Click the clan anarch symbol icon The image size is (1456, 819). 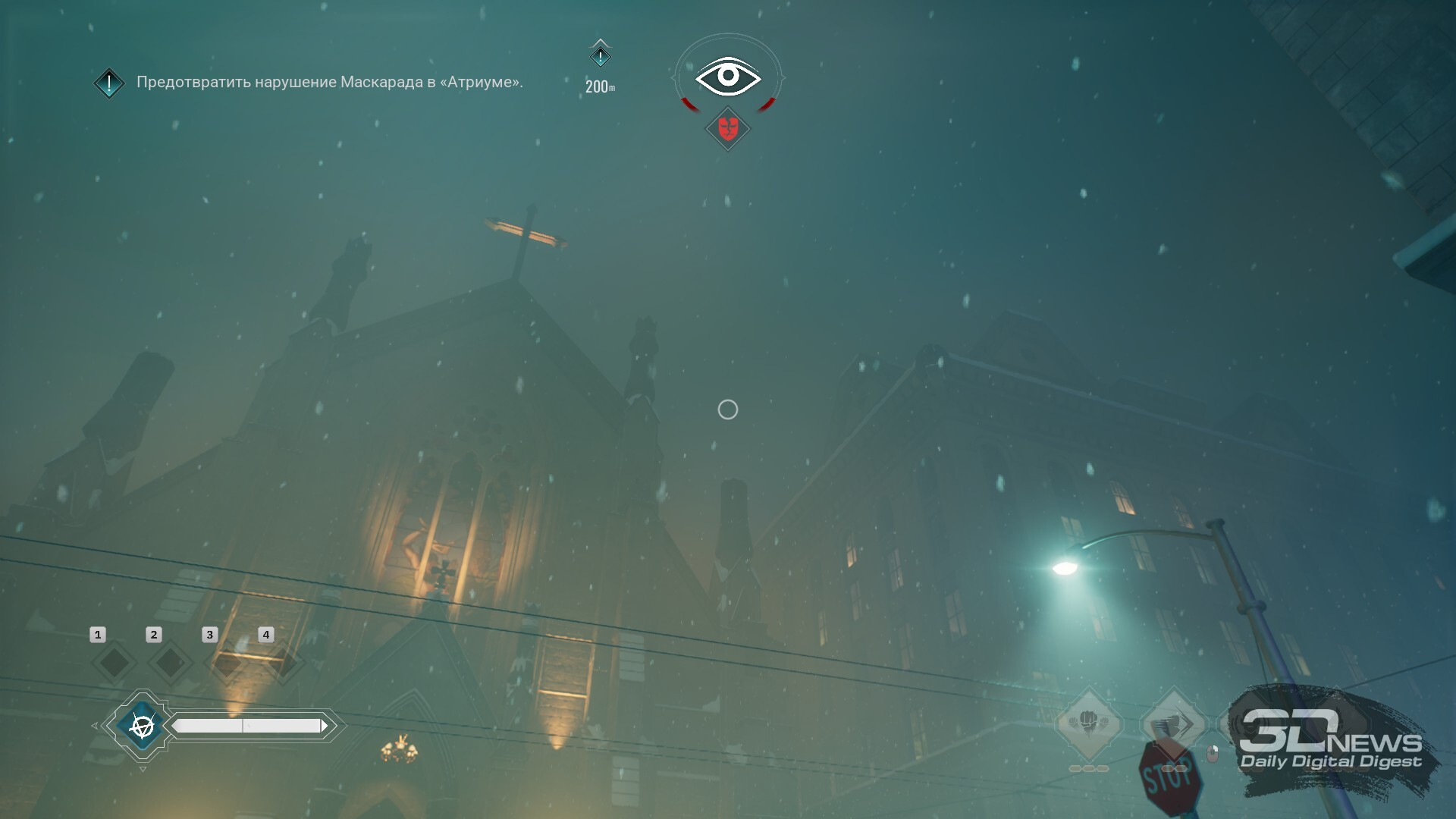142,726
